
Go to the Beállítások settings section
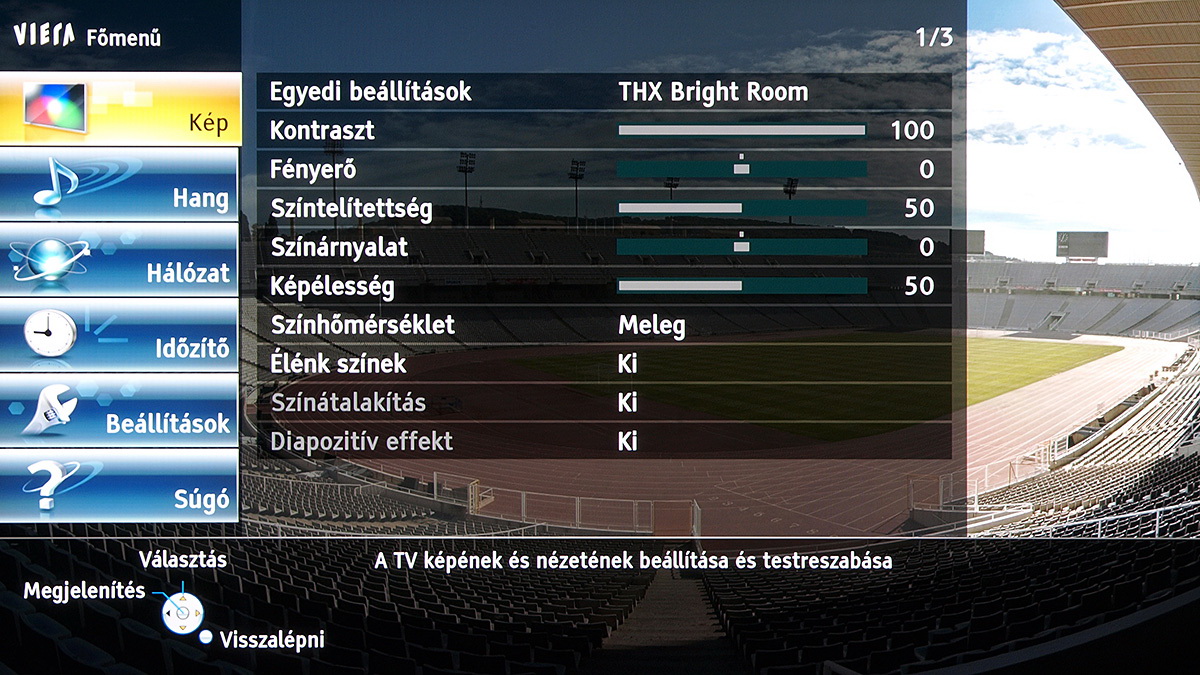pos(120,410)
